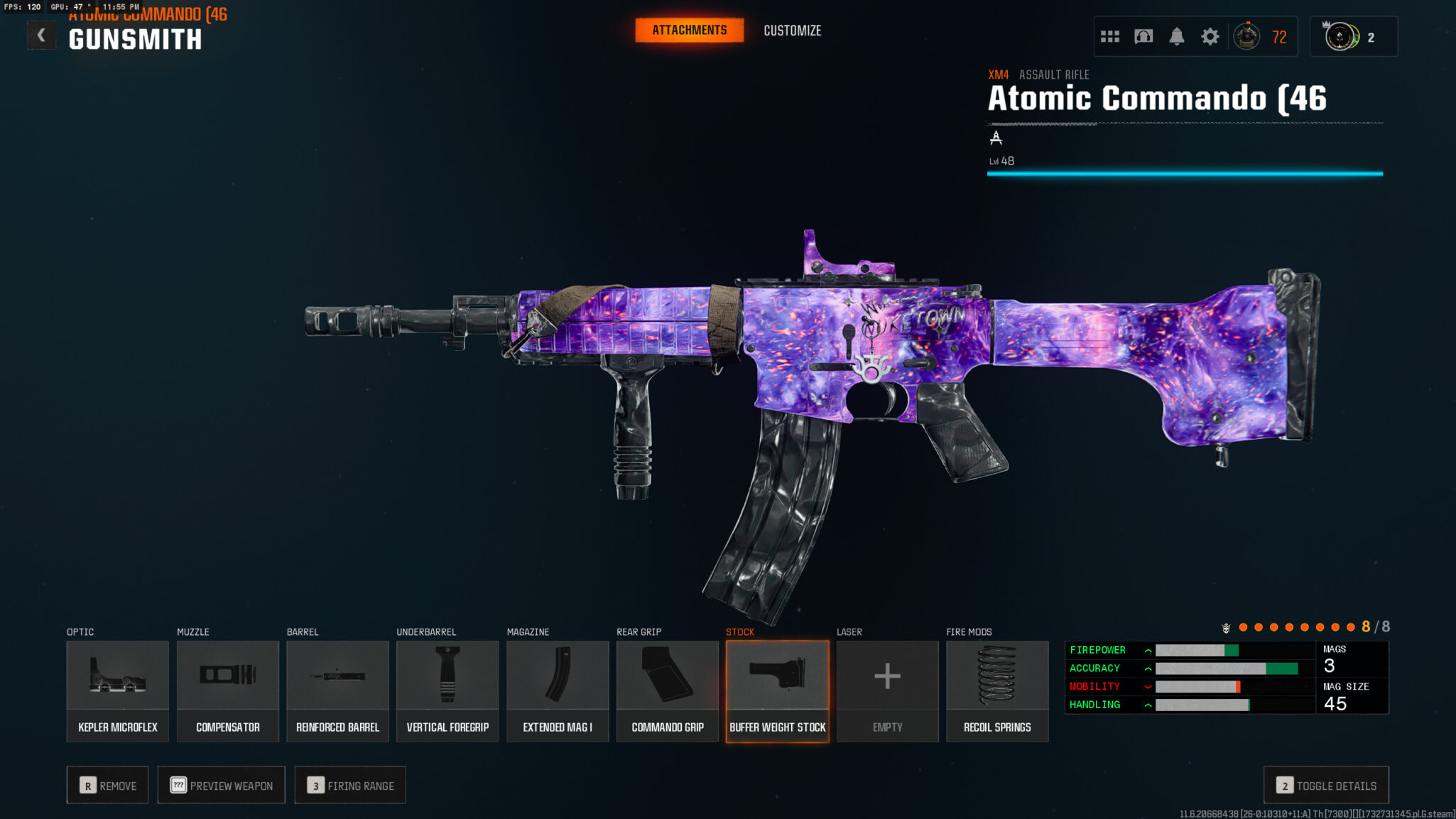Remove the selected attachment

pos(108,785)
